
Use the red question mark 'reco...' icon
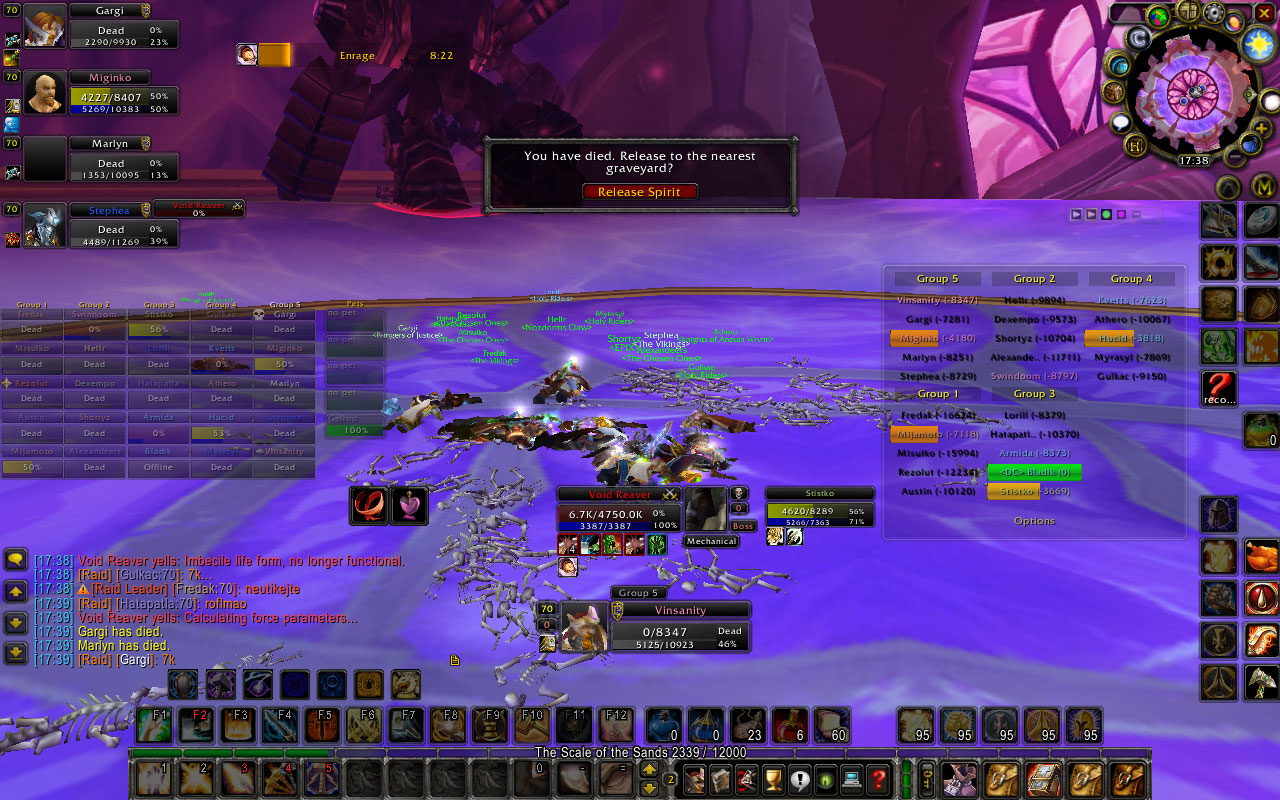pyautogui.click(x=1219, y=388)
